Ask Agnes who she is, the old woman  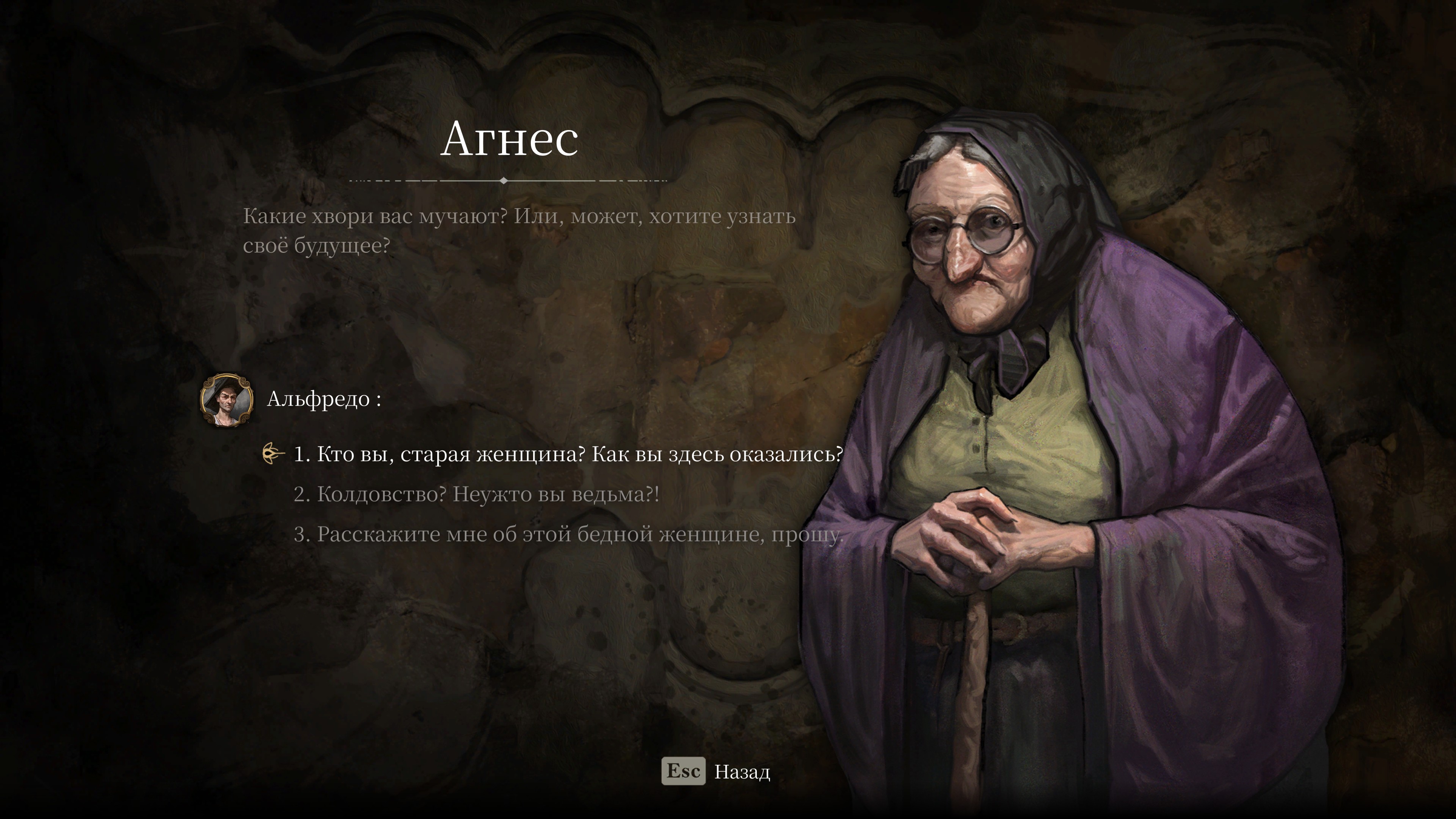click(568, 455)
